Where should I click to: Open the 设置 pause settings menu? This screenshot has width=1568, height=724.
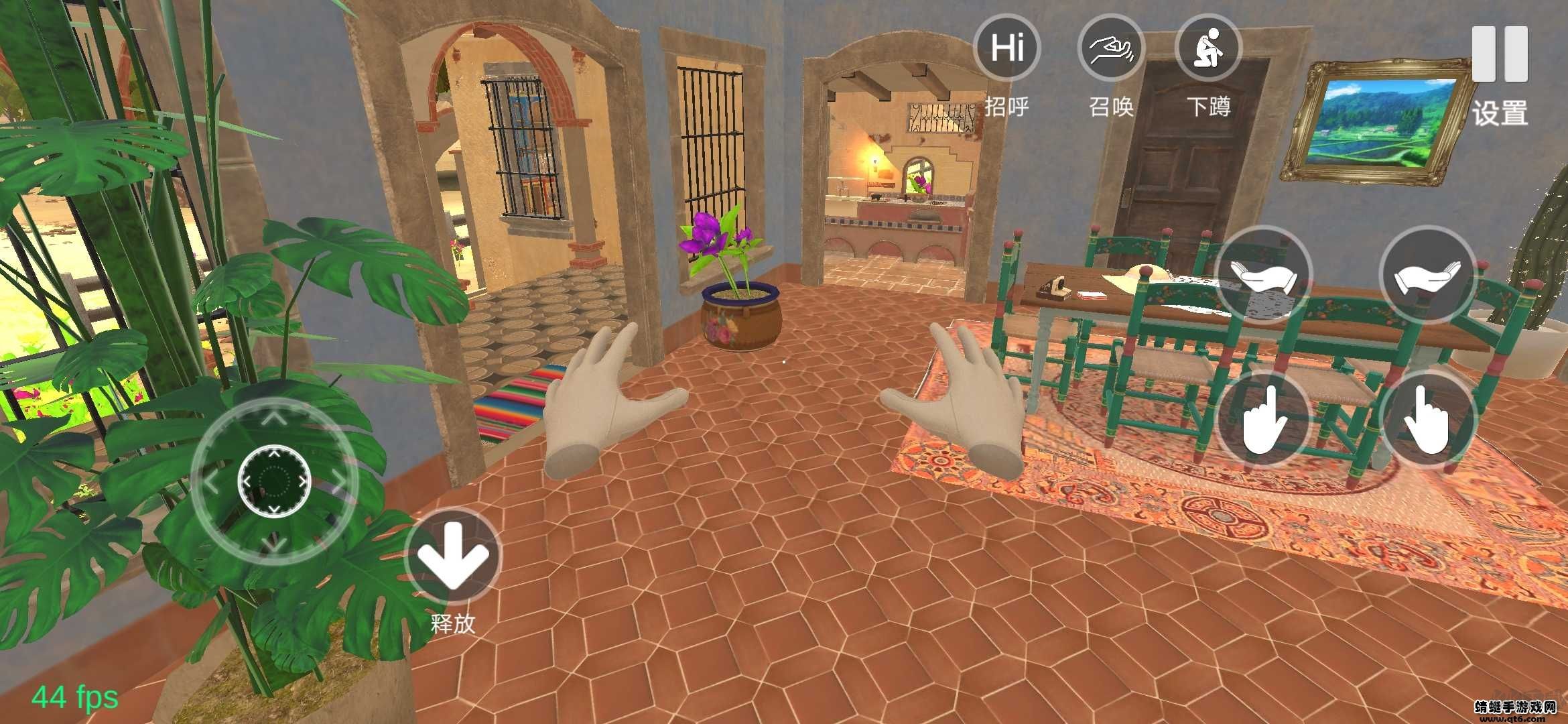1500,55
